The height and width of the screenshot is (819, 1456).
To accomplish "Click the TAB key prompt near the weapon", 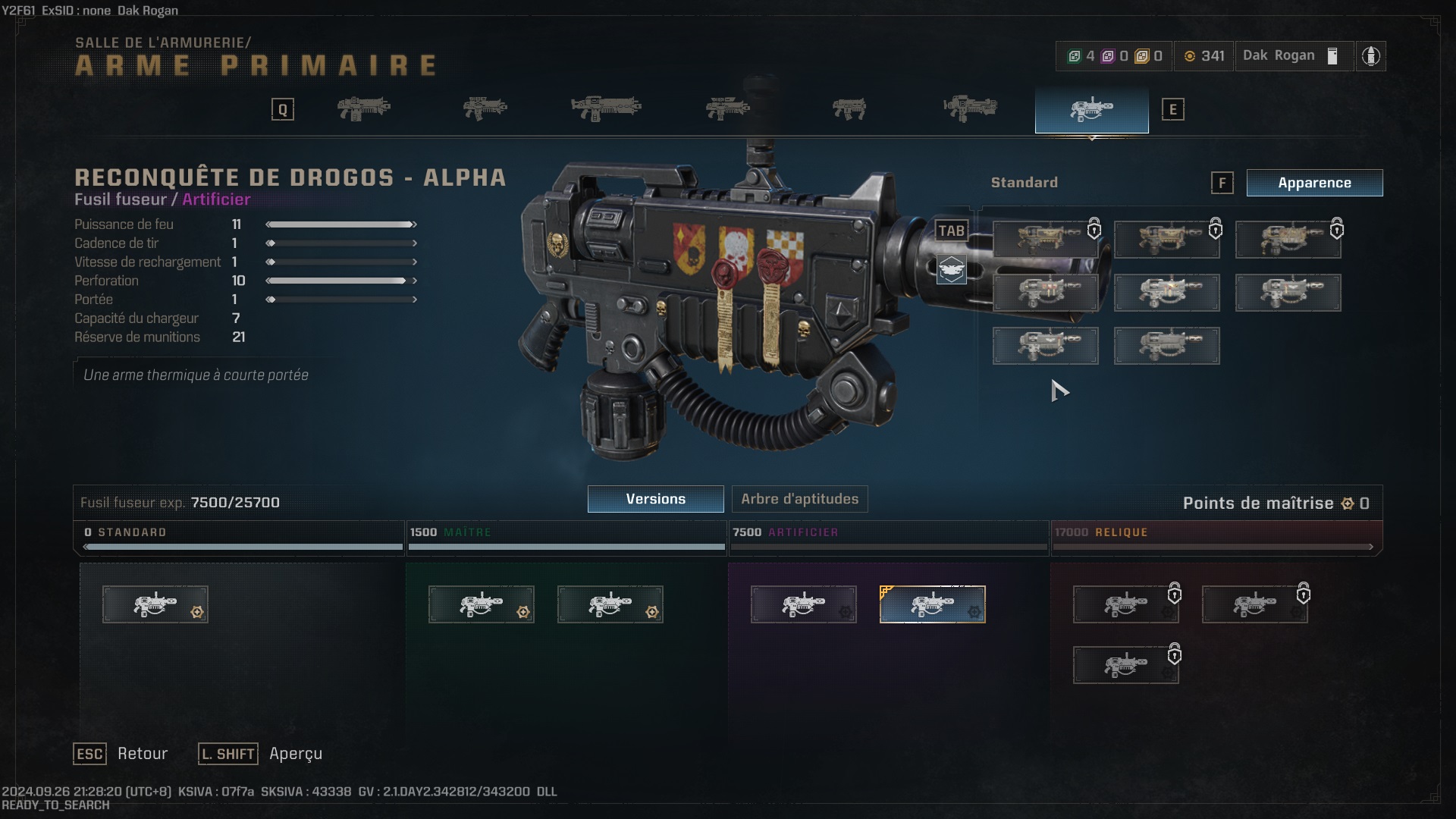I will [x=952, y=231].
